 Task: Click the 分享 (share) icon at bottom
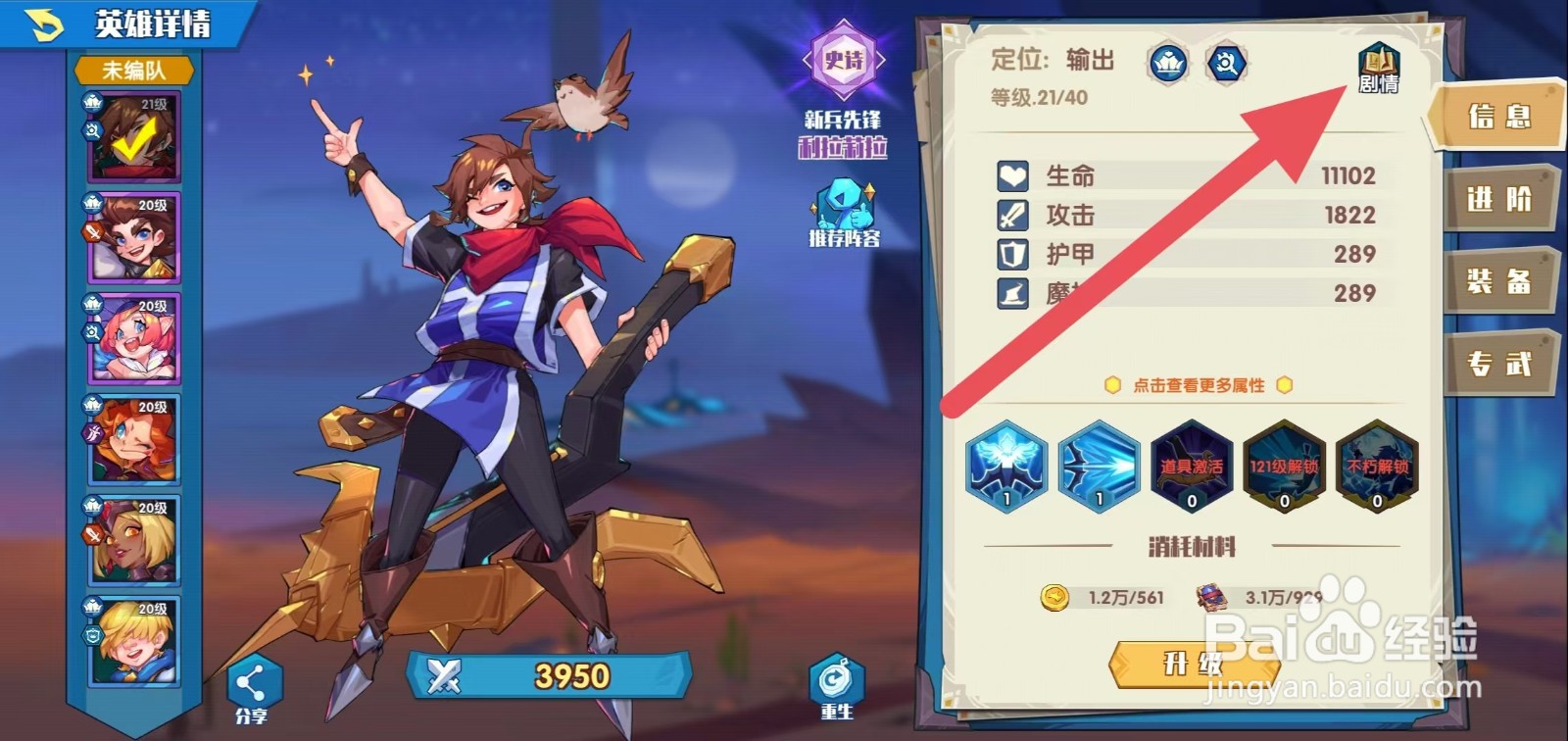(x=252, y=680)
